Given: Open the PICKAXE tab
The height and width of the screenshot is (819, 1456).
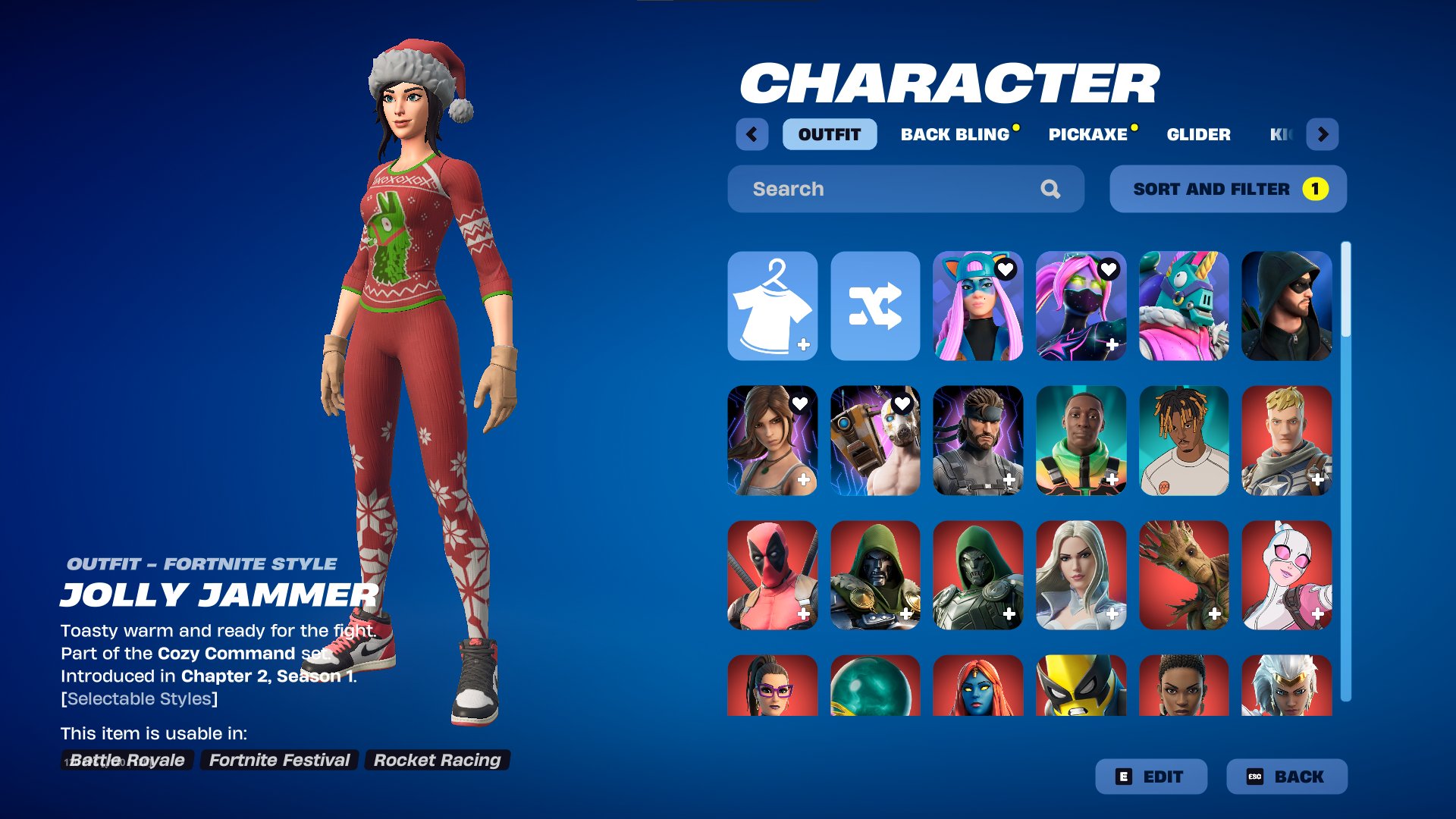Looking at the screenshot, I should pyautogui.click(x=1087, y=134).
